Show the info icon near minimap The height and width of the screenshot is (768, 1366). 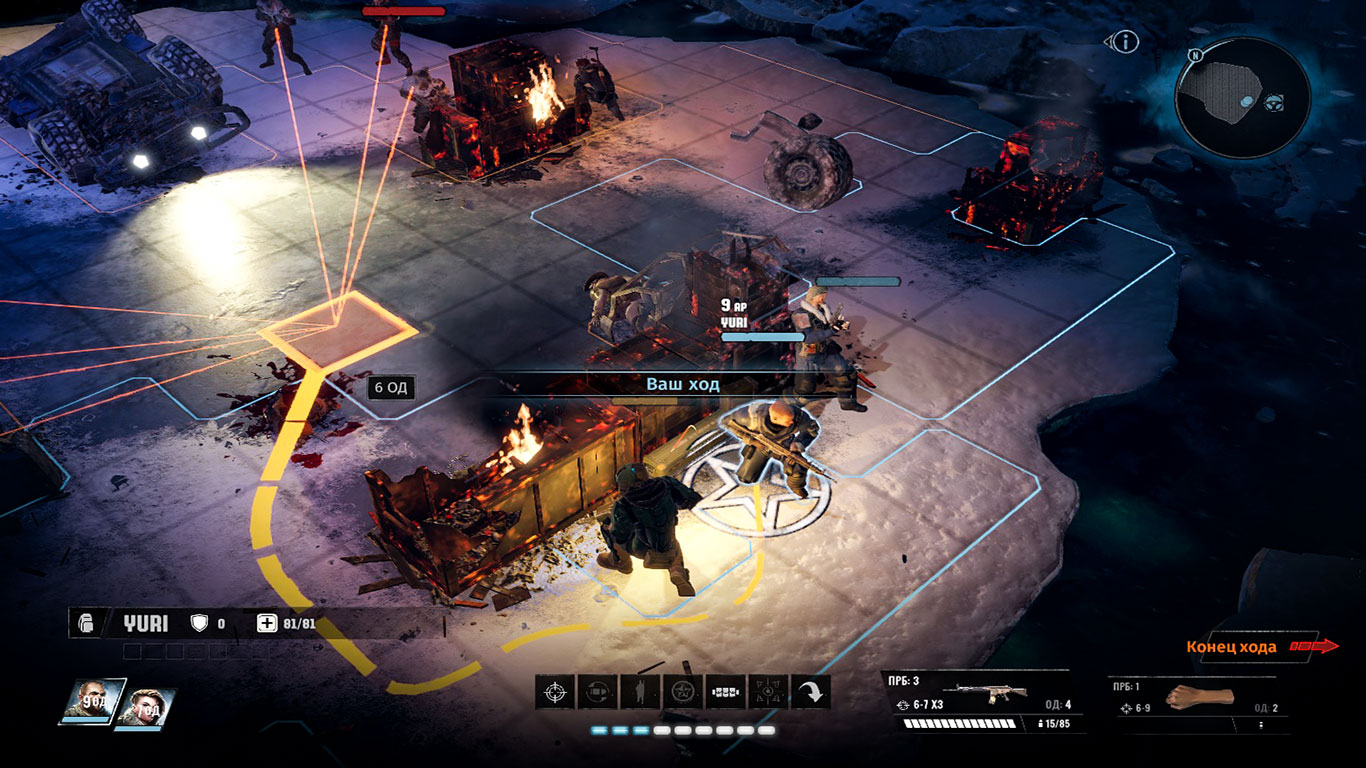(x=1126, y=42)
